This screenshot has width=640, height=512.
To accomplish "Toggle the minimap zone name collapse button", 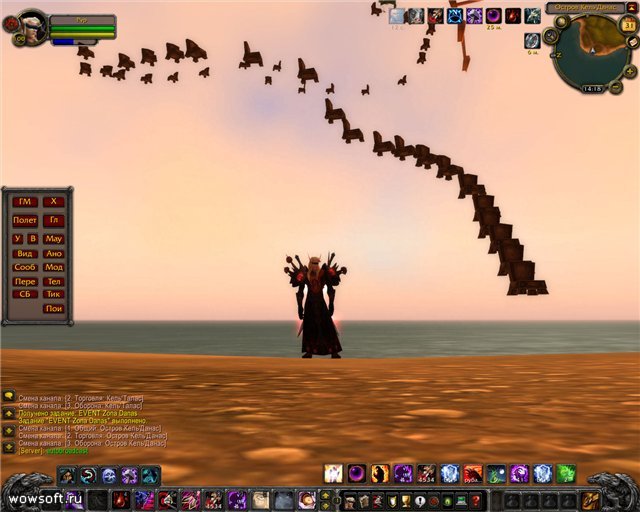I will (631, 7).
